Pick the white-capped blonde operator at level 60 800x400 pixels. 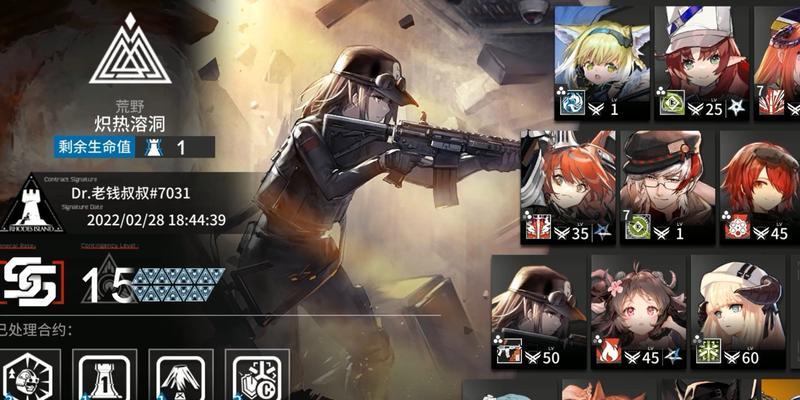[738, 312]
